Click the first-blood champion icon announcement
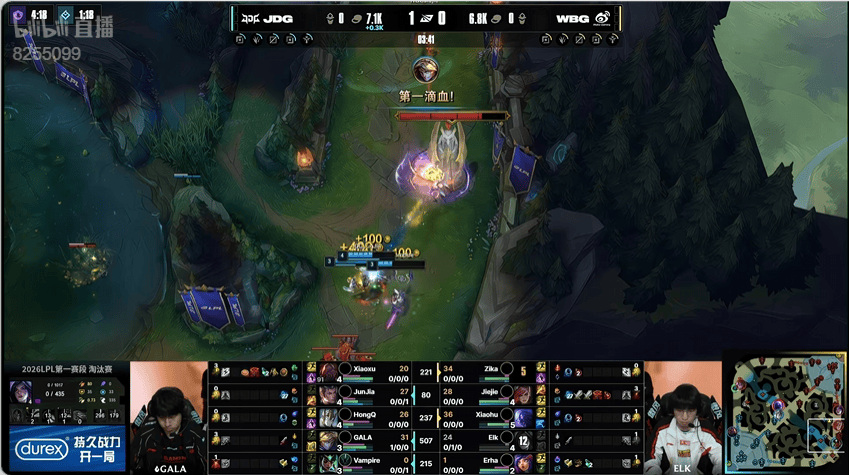This screenshot has width=849, height=475. pos(426,70)
